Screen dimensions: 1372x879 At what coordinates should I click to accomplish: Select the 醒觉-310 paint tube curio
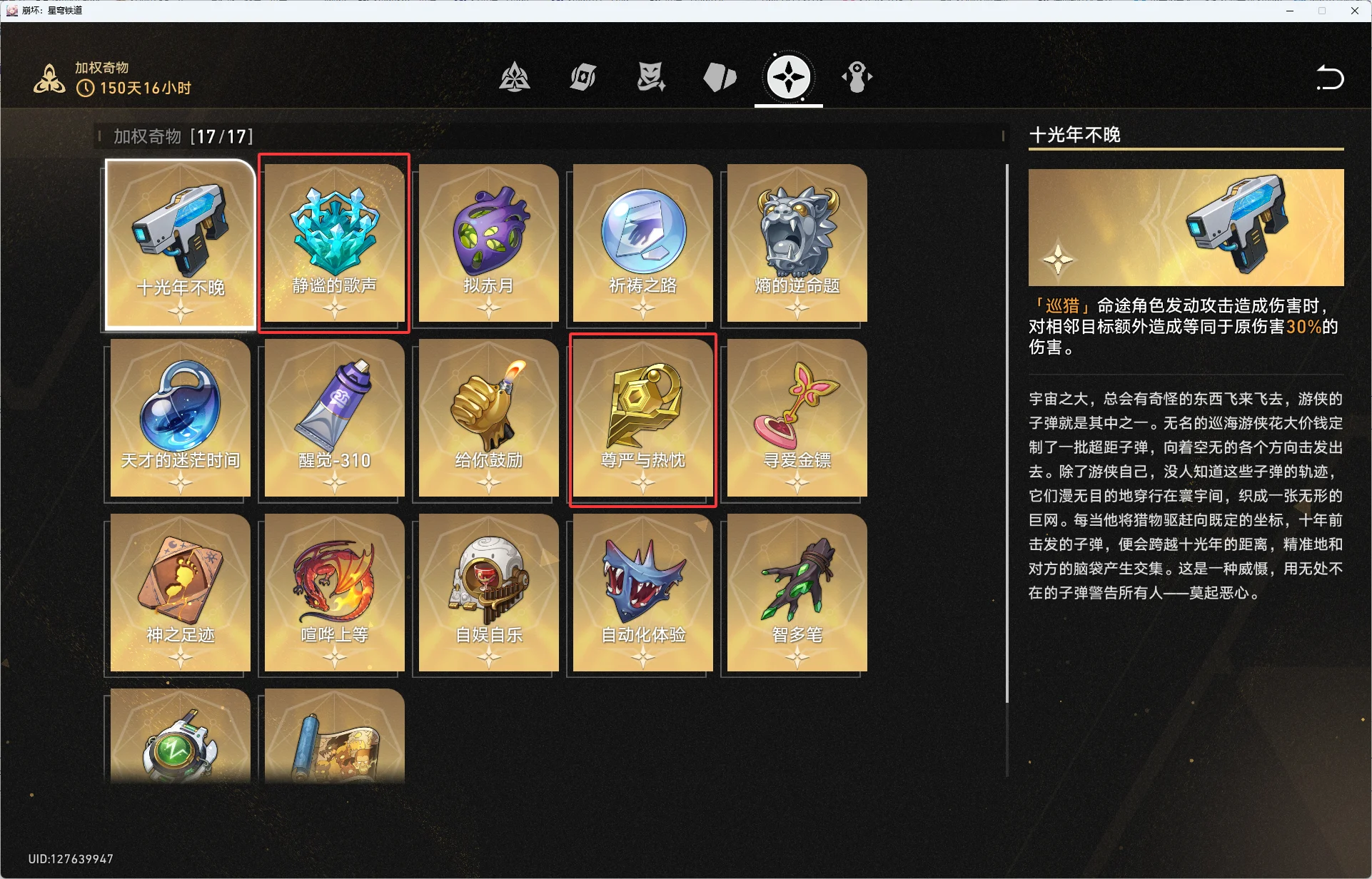click(334, 417)
